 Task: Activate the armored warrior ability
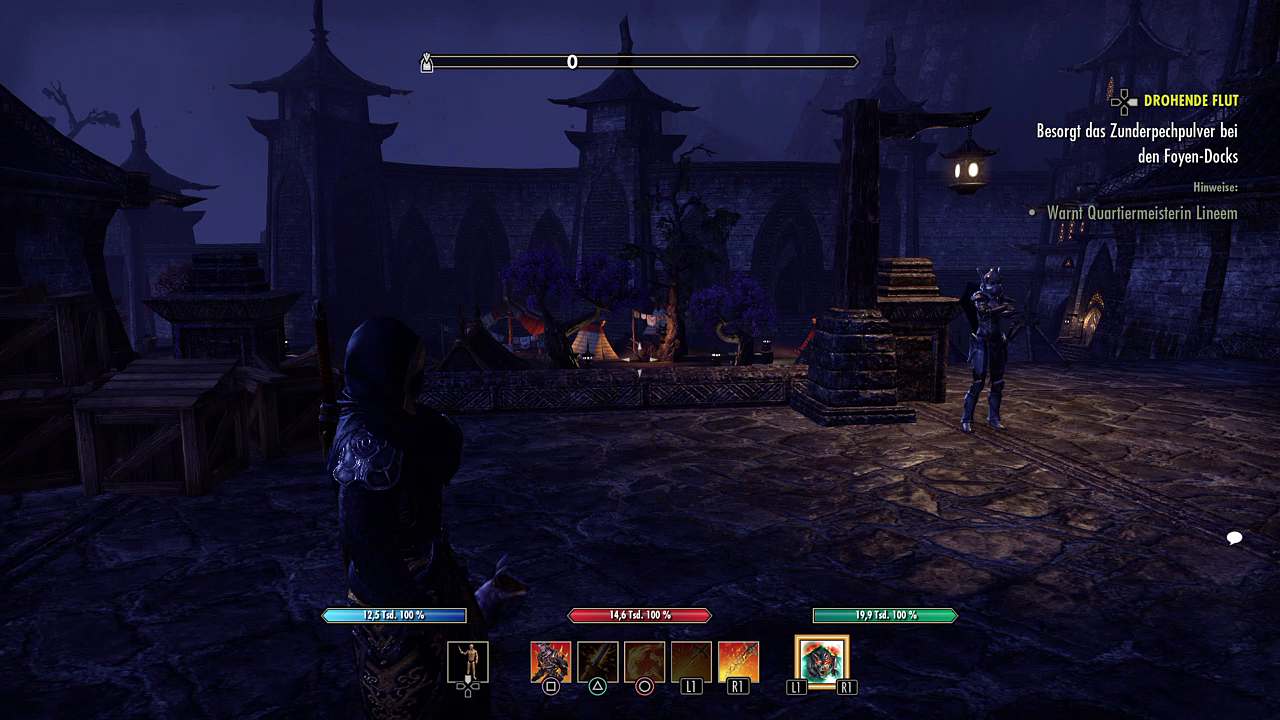click(550, 662)
